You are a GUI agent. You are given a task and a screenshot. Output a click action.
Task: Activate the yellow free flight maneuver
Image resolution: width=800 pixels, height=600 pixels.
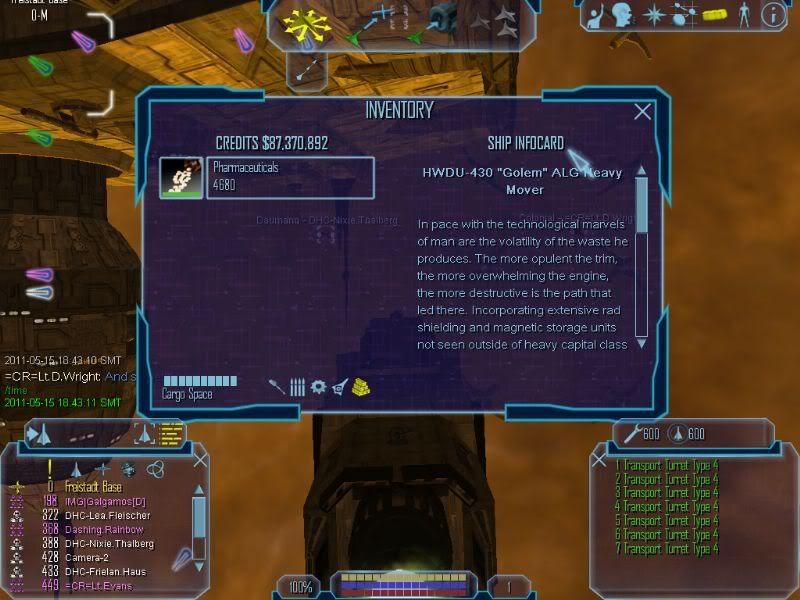click(x=306, y=22)
